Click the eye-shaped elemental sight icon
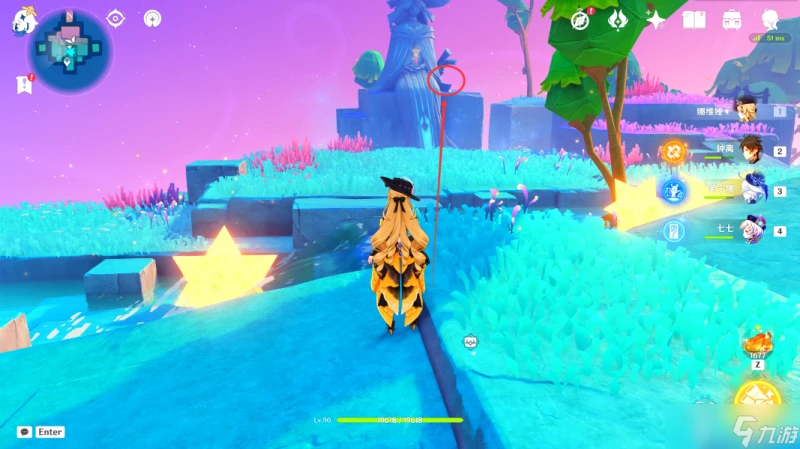 pyautogui.click(x=116, y=18)
